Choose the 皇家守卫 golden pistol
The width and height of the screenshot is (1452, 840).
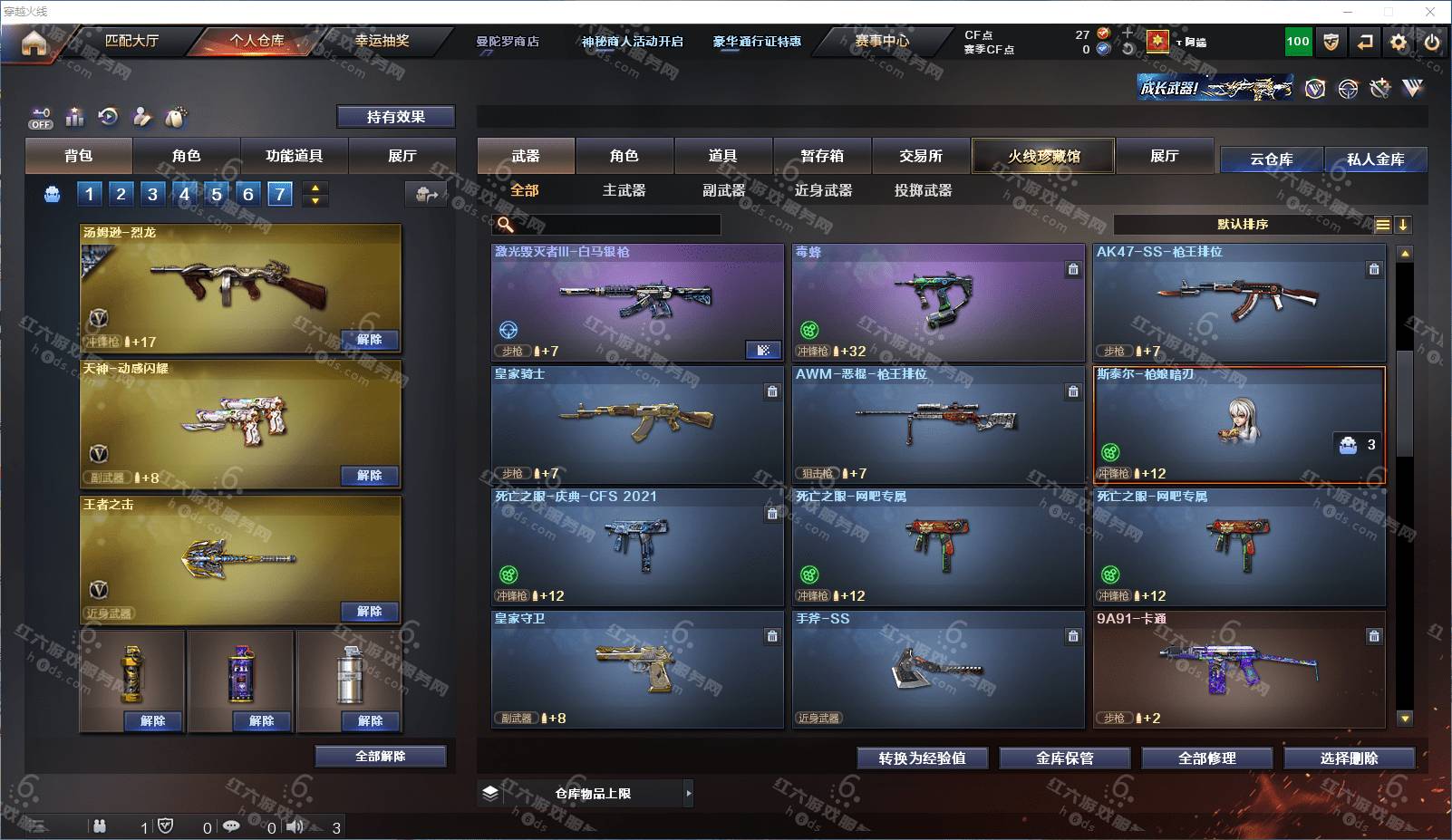click(637, 669)
